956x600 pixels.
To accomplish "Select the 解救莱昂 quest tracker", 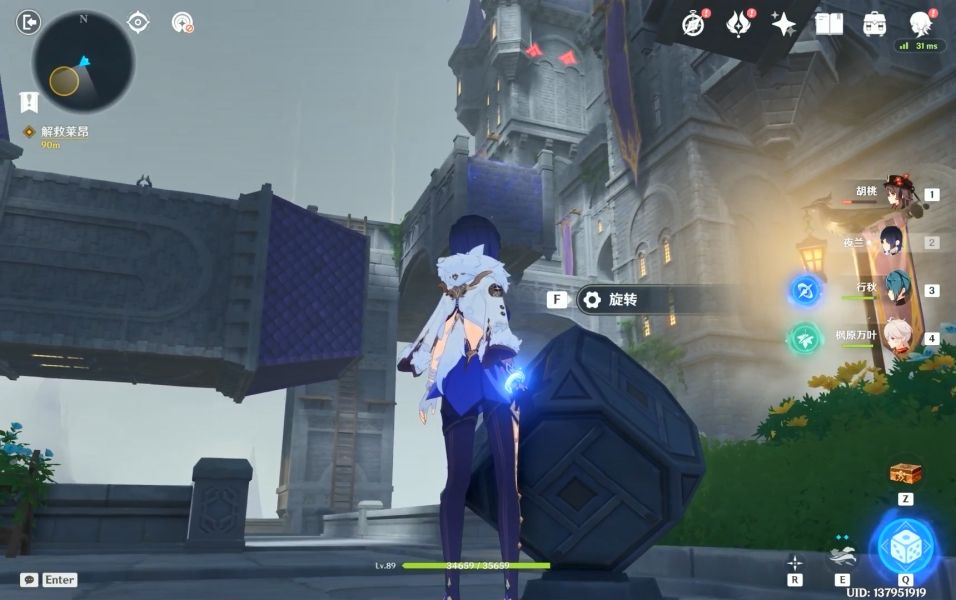I will pyautogui.click(x=63, y=132).
